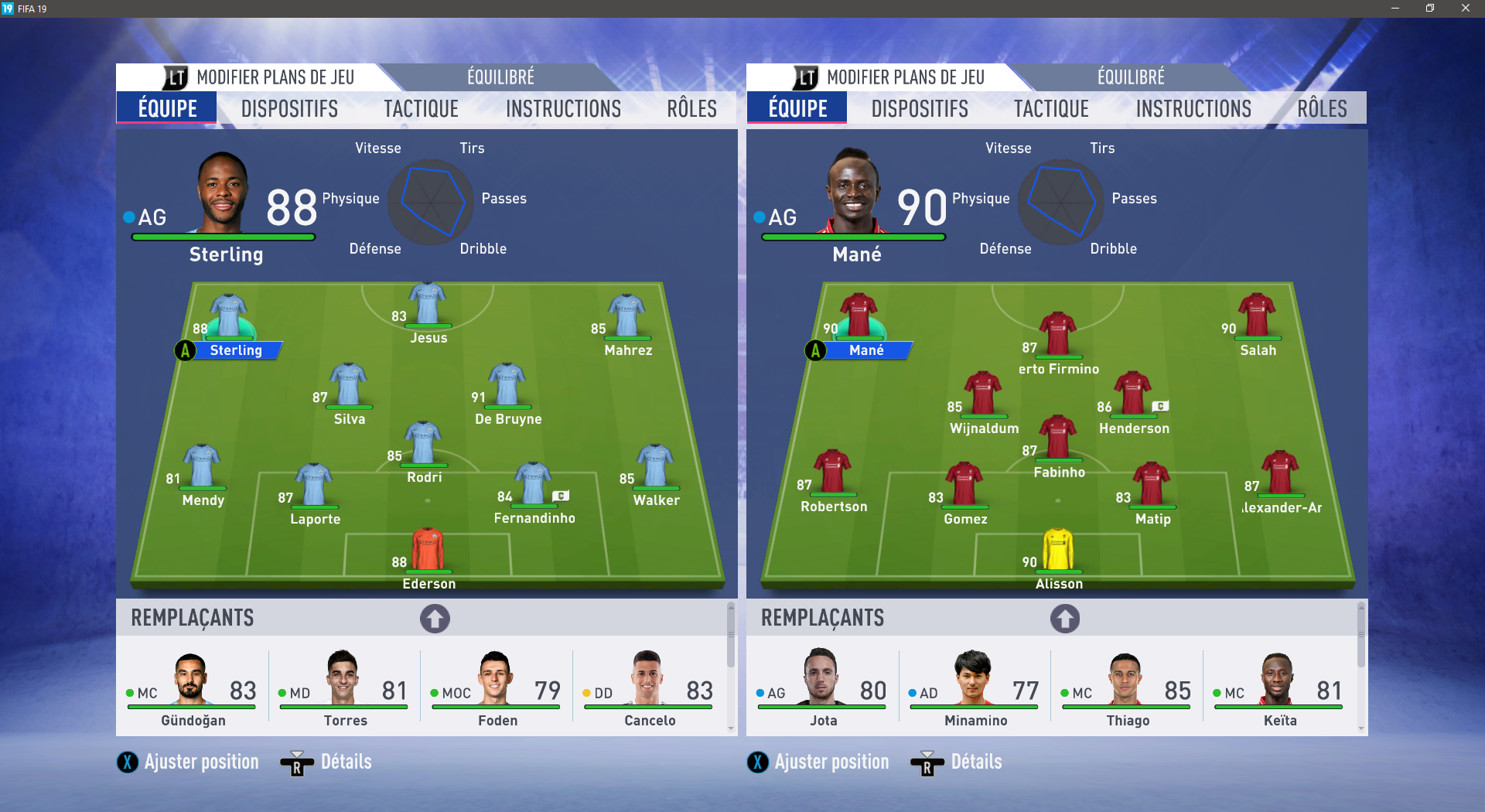Screen dimensions: 1485x812
Task: Switch to the DISPOSITIFS tab for City
Action: click(x=290, y=108)
